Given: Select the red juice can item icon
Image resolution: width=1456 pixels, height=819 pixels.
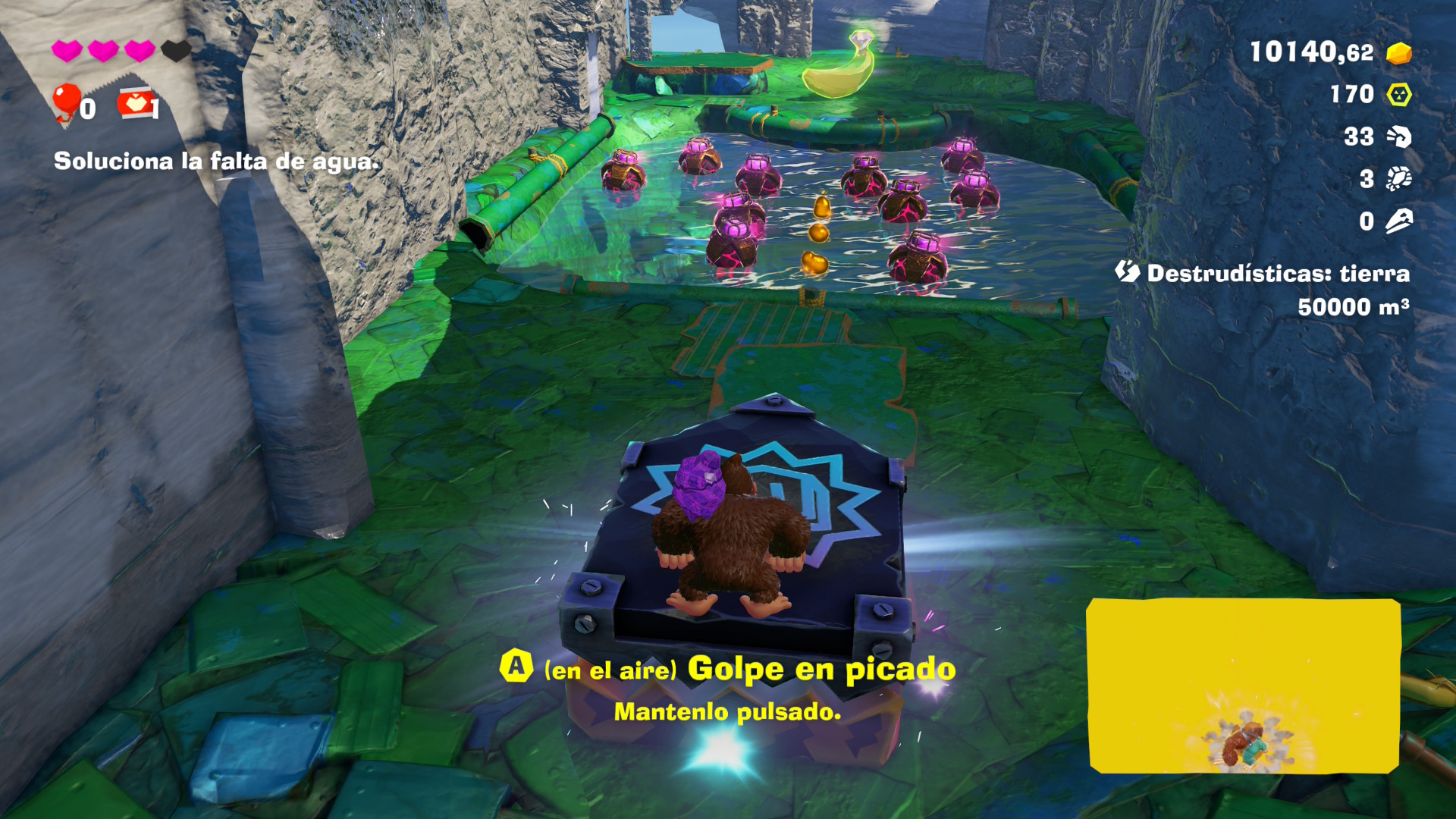Looking at the screenshot, I should (x=136, y=104).
